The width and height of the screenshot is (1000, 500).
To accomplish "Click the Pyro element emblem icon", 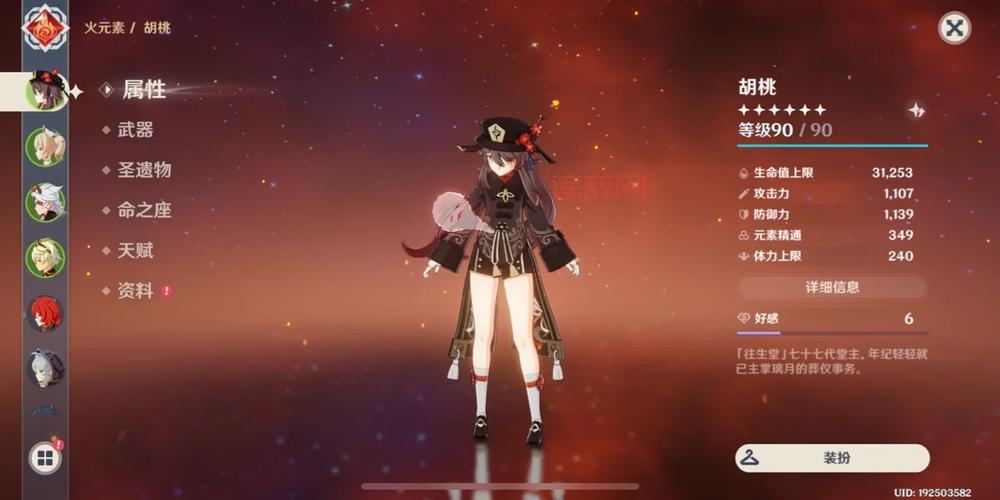I will click(x=45, y=28).
